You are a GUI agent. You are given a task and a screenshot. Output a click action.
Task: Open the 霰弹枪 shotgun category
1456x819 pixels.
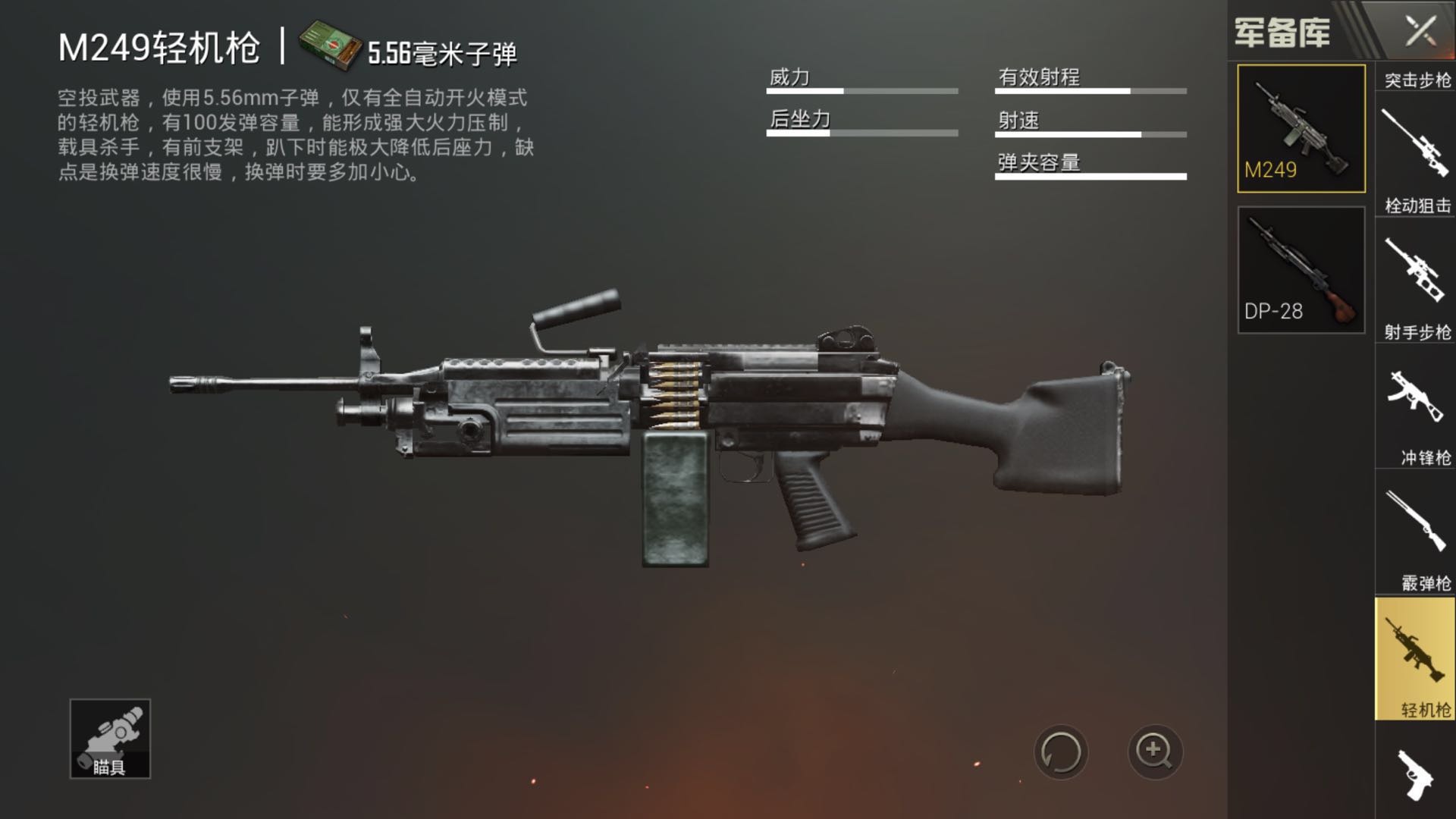point(1415,533)
